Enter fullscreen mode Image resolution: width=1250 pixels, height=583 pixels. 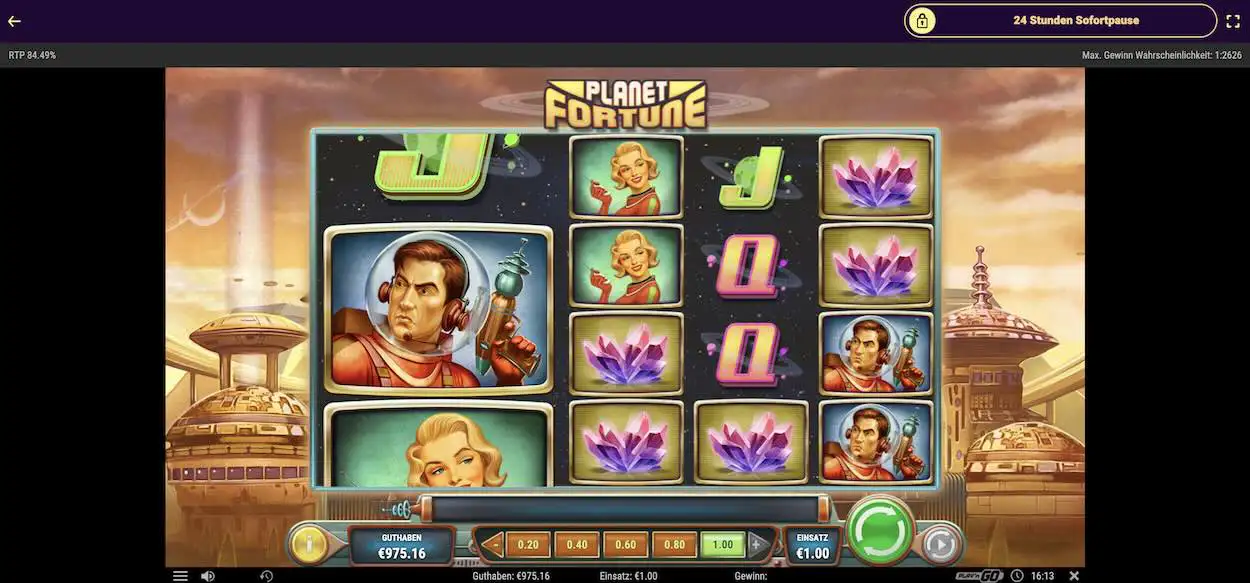(1233, 21)
